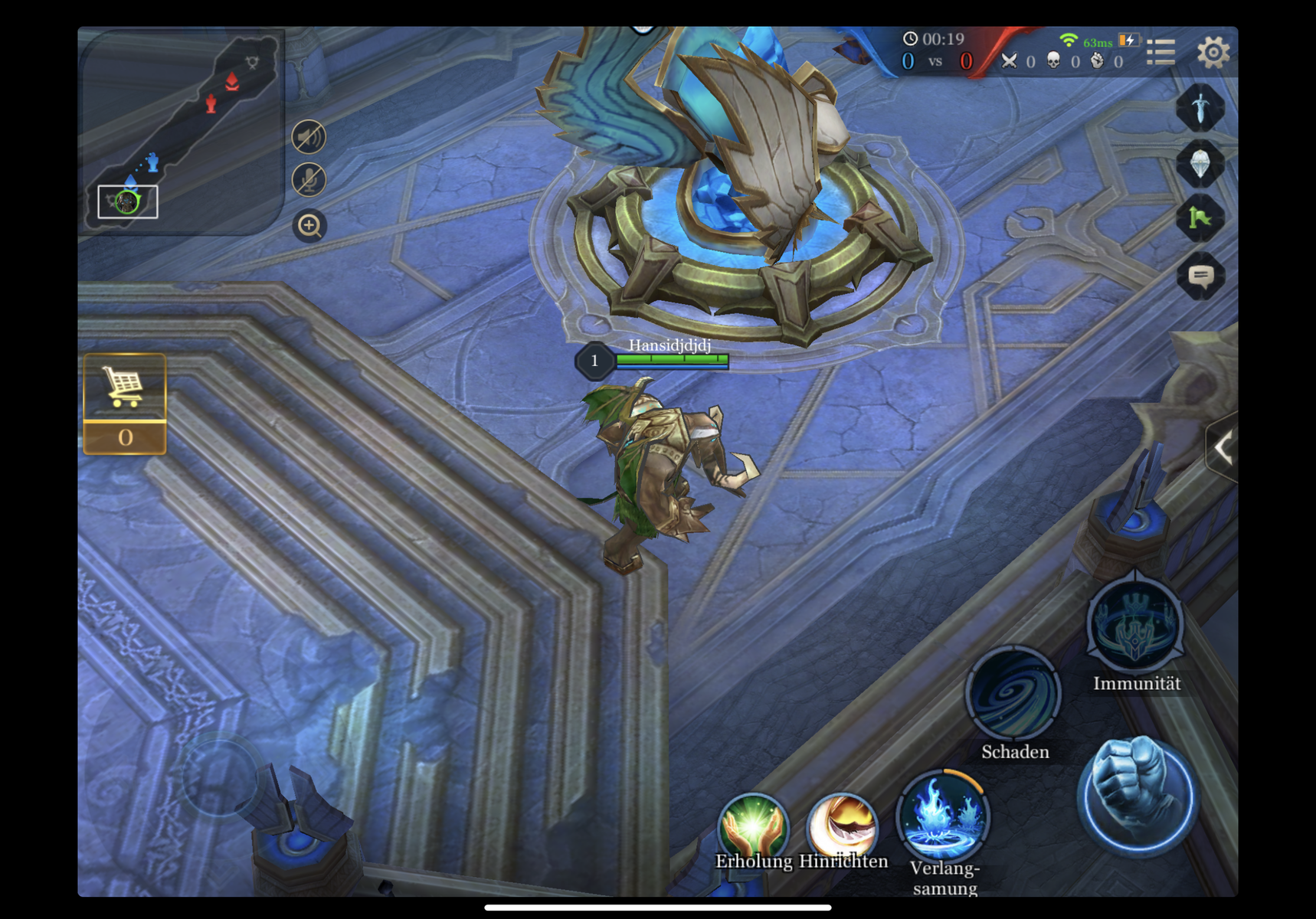Use the Hinrichten summoner spell
The image size is (1316, 919).
tap(842, 827)
